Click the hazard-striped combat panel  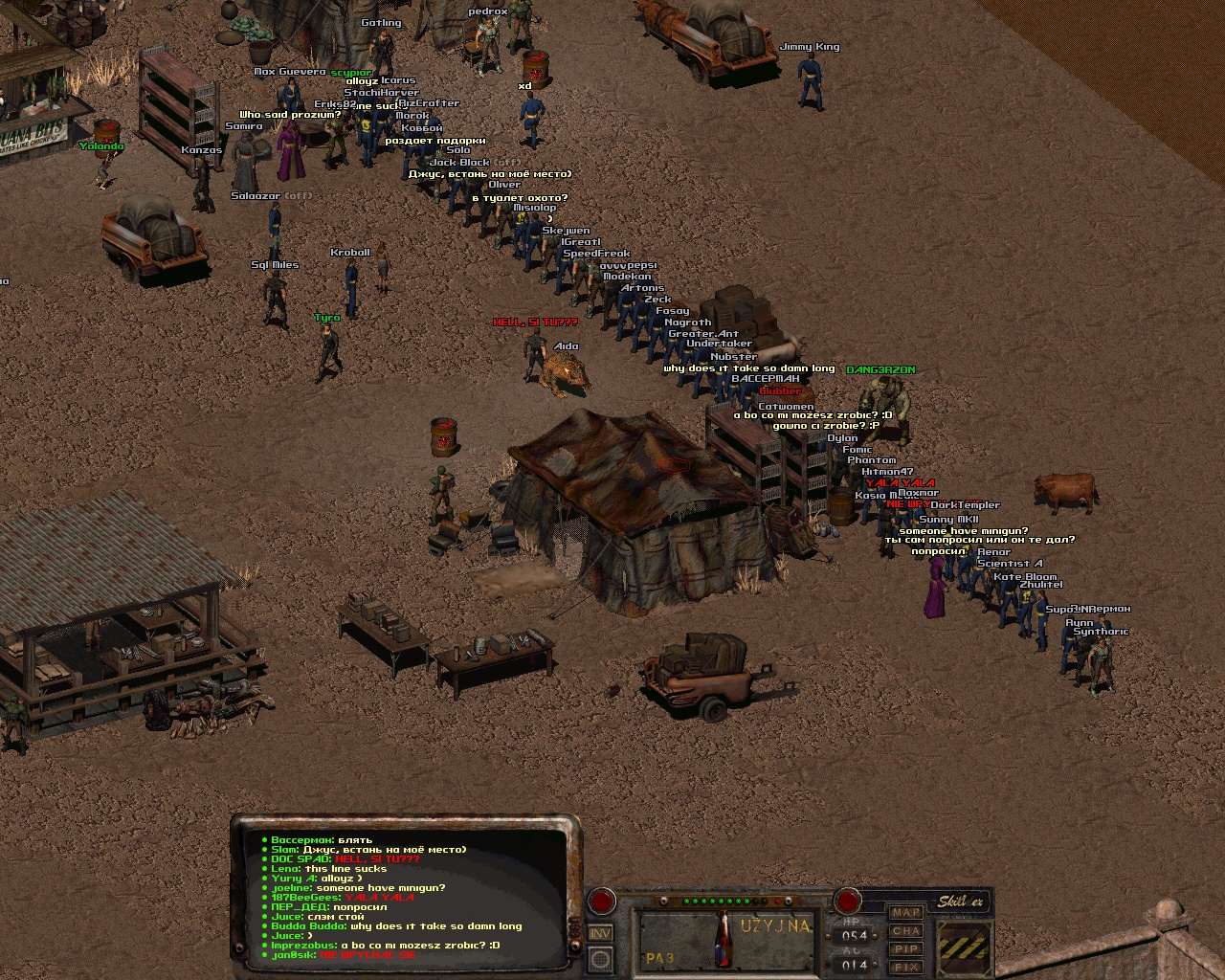click(965, 947)
